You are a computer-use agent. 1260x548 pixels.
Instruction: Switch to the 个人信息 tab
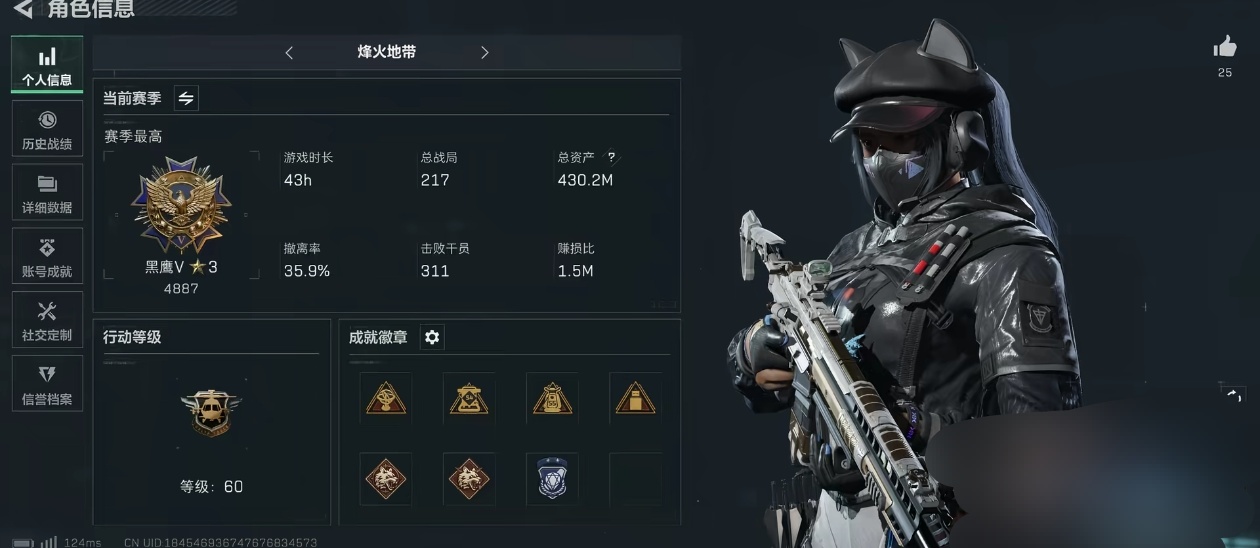47,65
